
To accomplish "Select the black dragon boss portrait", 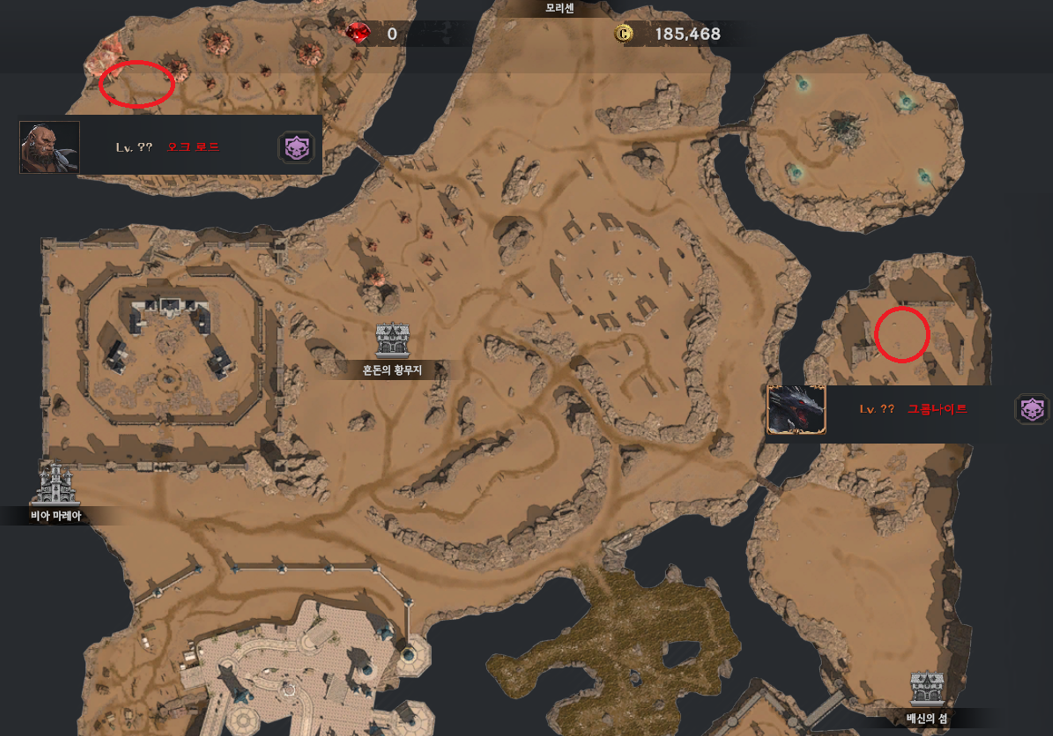I will pyautogui.click(x=796, y=410).
